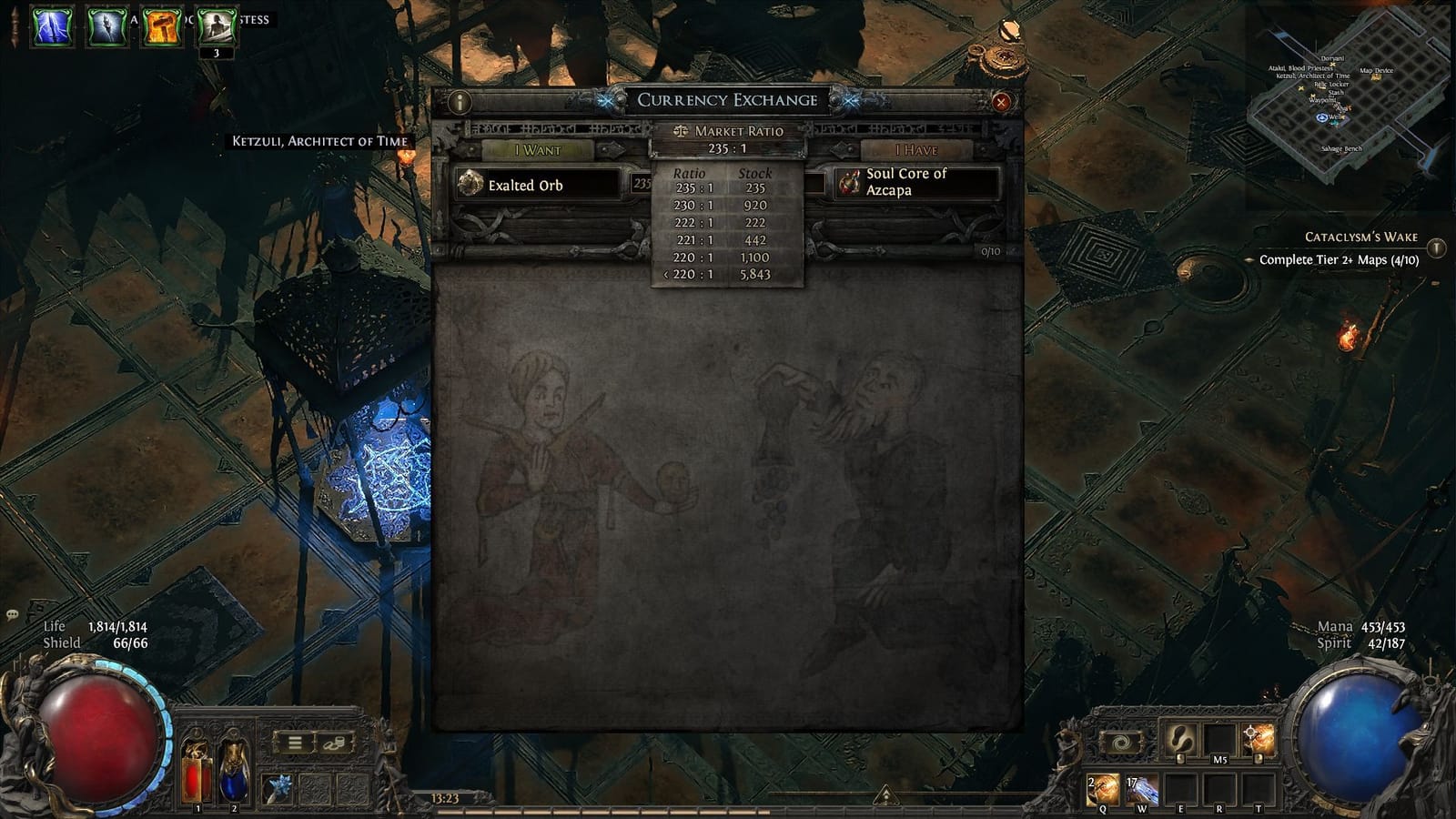
Task: Click the I Have panel header
Action: [916, 148]
